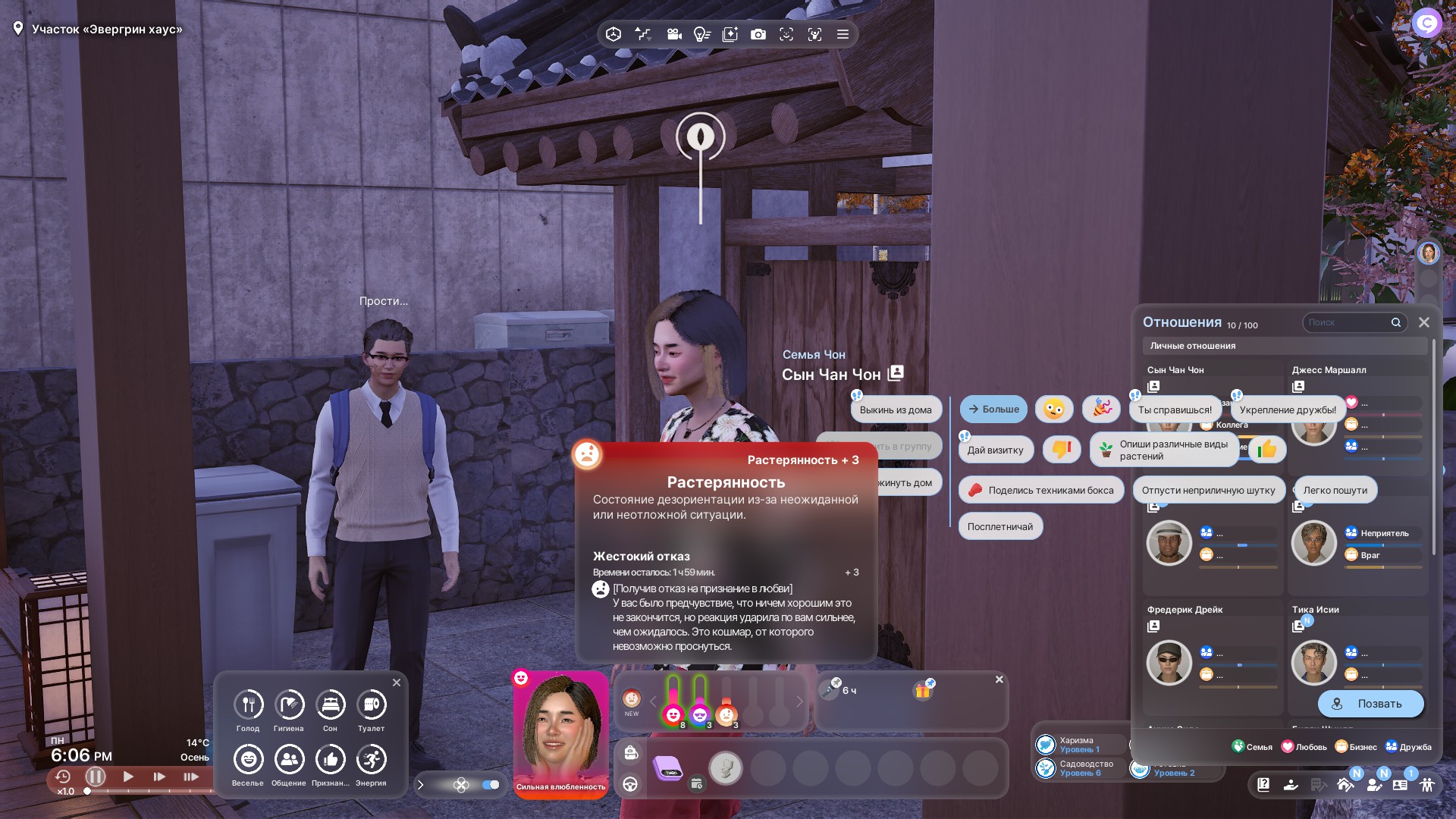Choose 'Легко пошути' interaction
Image resolution: width=1456 pixels, height=819 pixels.
(1335, 491)
